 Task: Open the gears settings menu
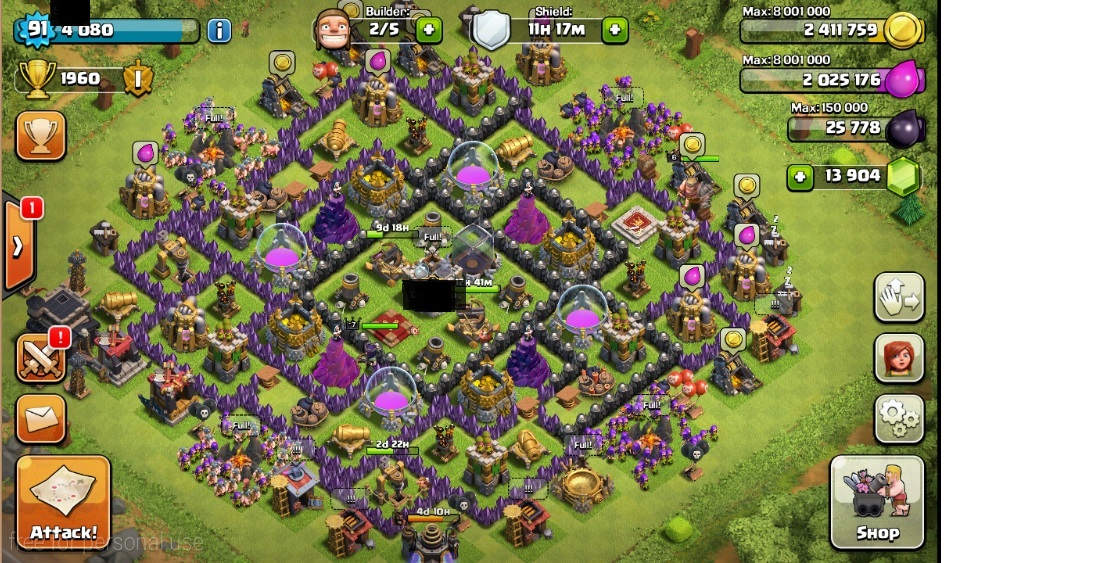pos(899,419)
